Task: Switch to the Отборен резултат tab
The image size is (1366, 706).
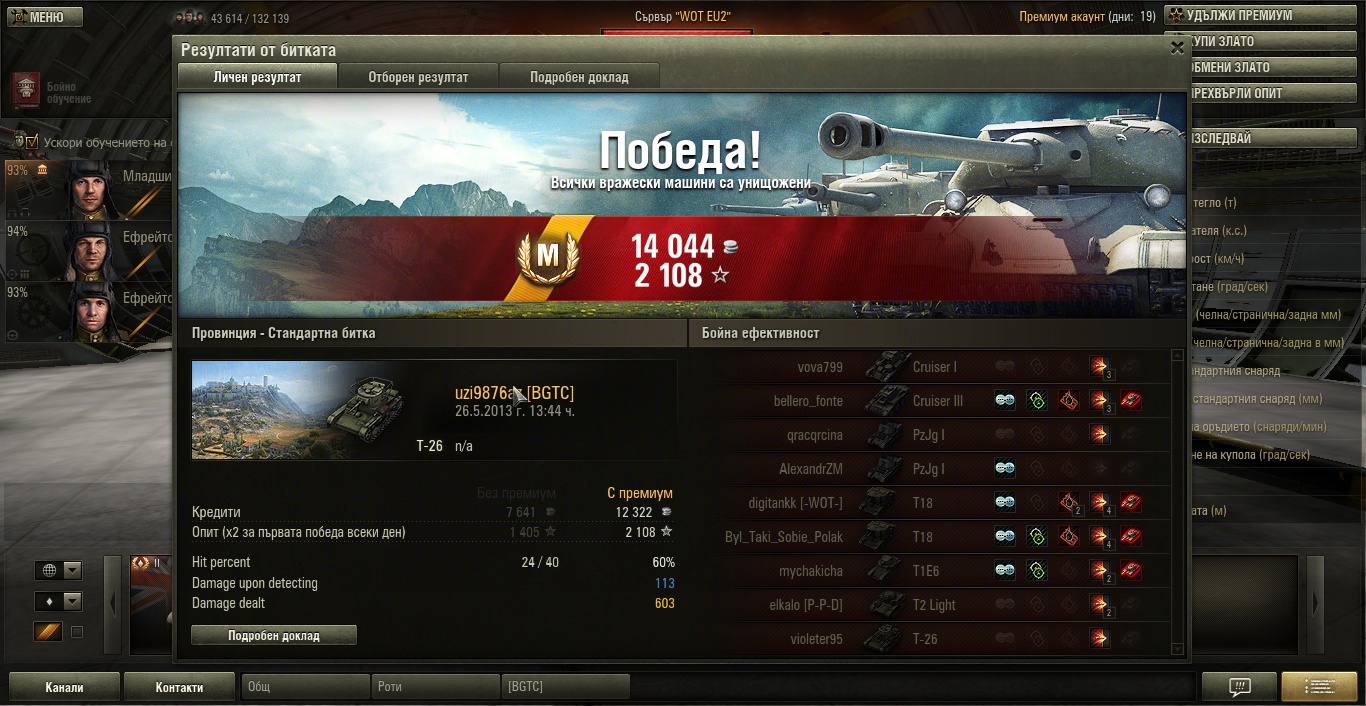Action: 418,77
